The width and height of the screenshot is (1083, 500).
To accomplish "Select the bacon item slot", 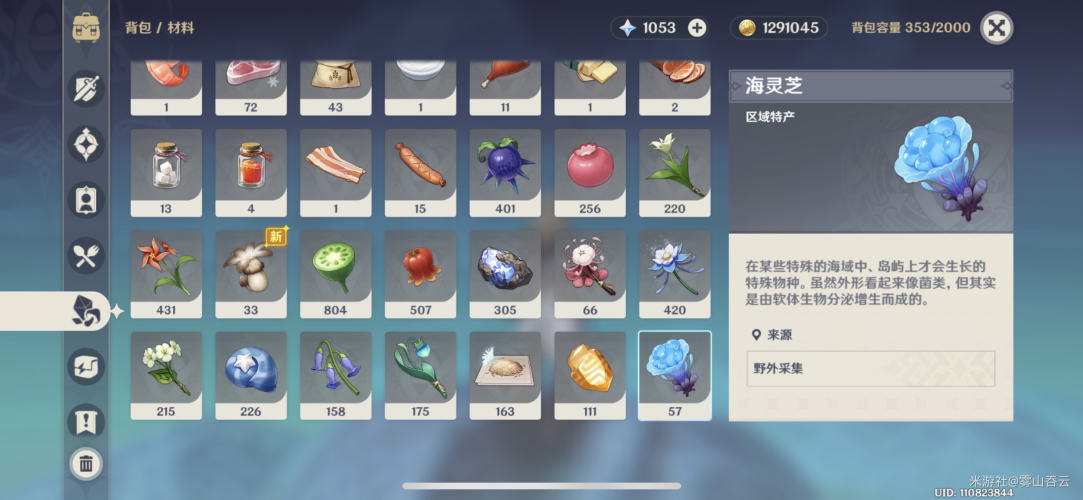I will (x=336, y=172).
